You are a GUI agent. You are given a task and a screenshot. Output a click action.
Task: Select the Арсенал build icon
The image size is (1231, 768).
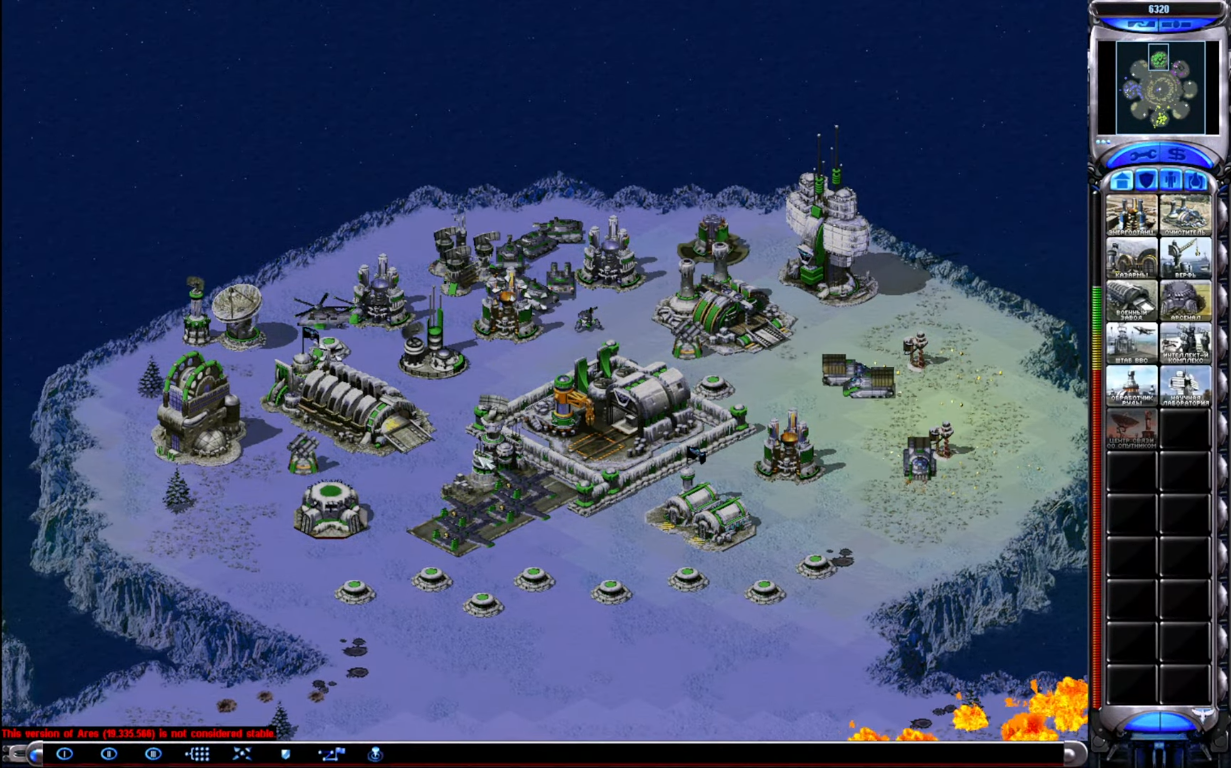1185,301
